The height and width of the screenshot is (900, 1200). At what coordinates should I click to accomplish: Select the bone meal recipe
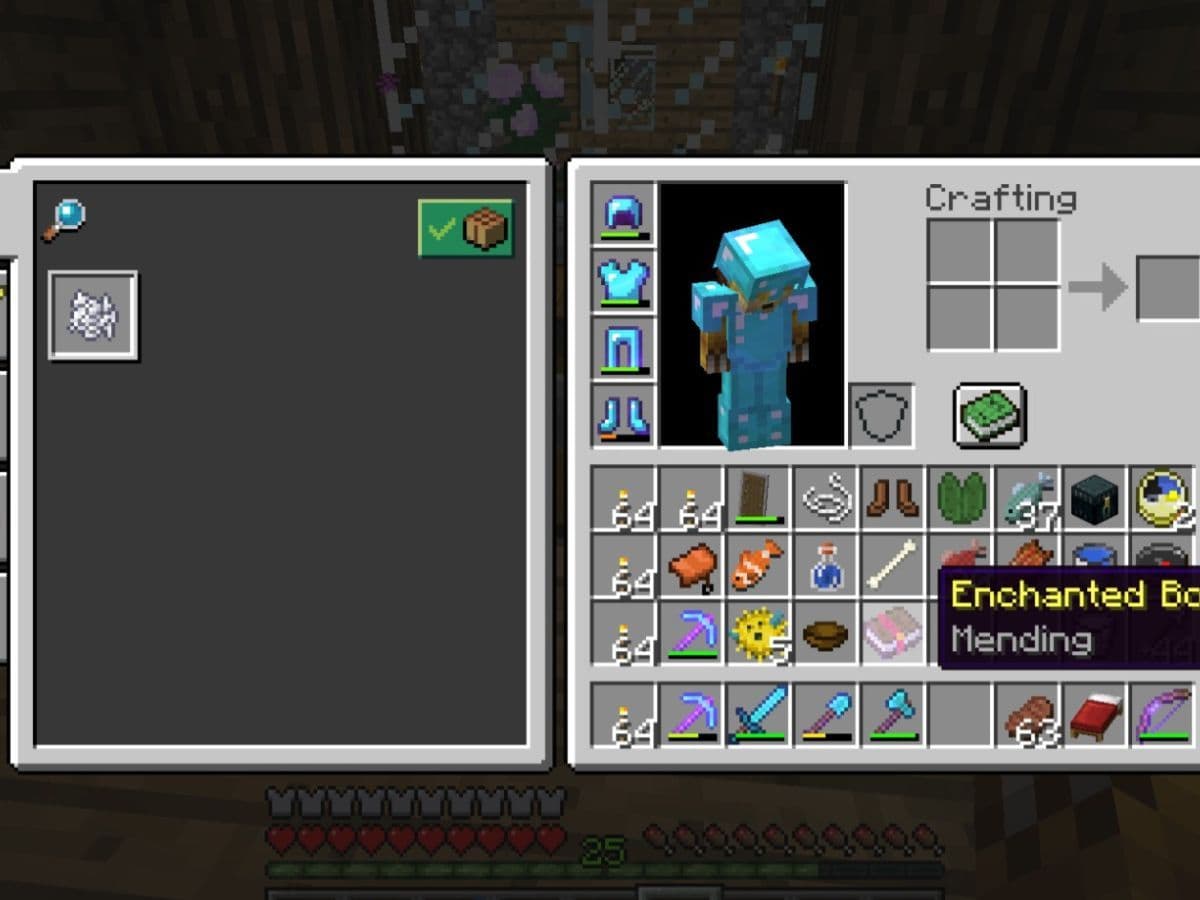[93, 316]
